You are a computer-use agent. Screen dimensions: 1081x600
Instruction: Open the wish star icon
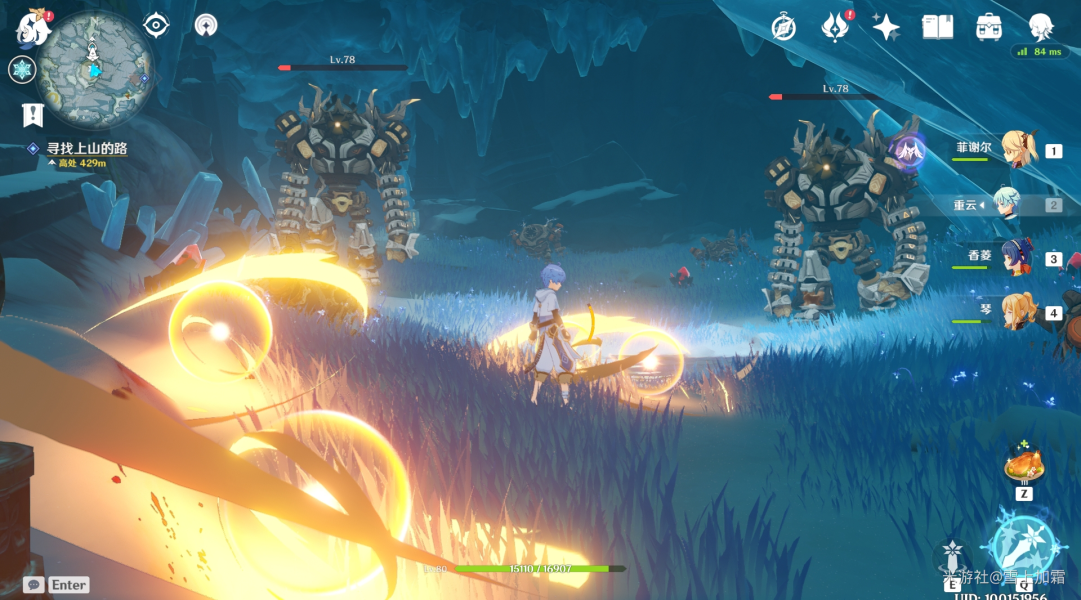tap(886, 27)
